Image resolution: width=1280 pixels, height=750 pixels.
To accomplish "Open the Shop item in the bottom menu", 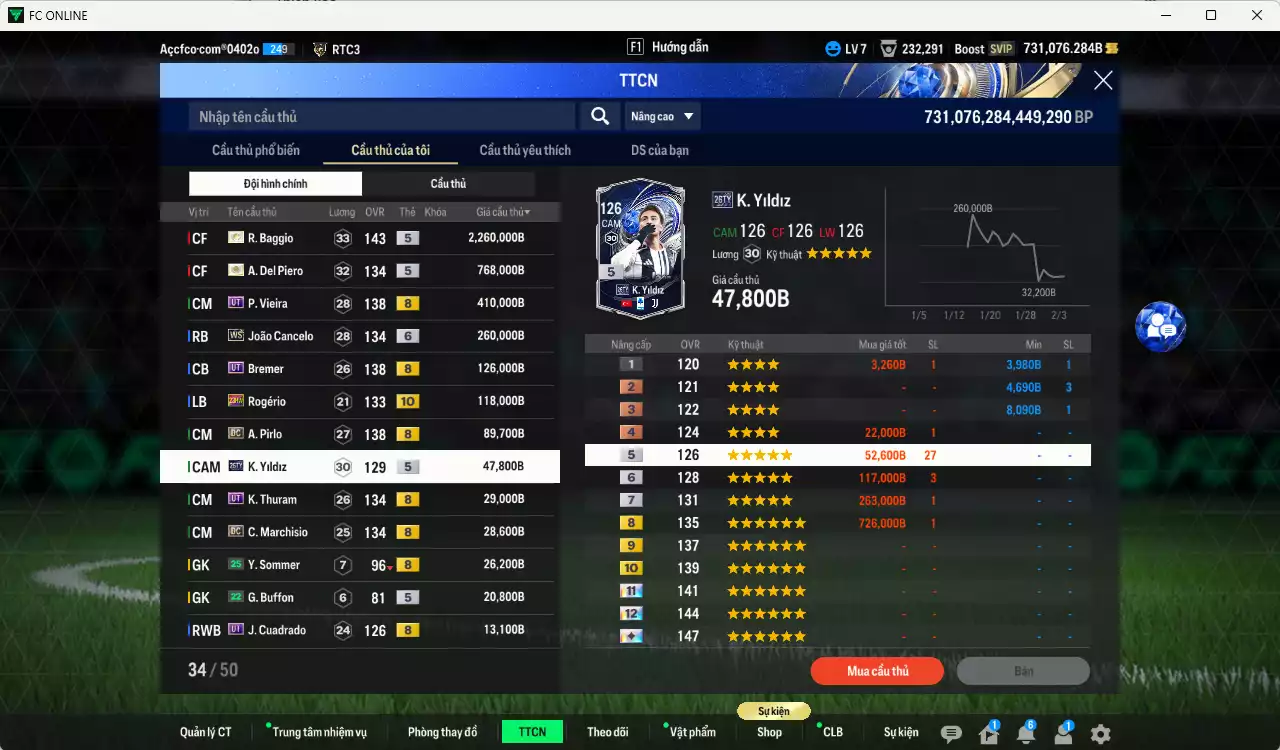I will [x=769, y=731].
